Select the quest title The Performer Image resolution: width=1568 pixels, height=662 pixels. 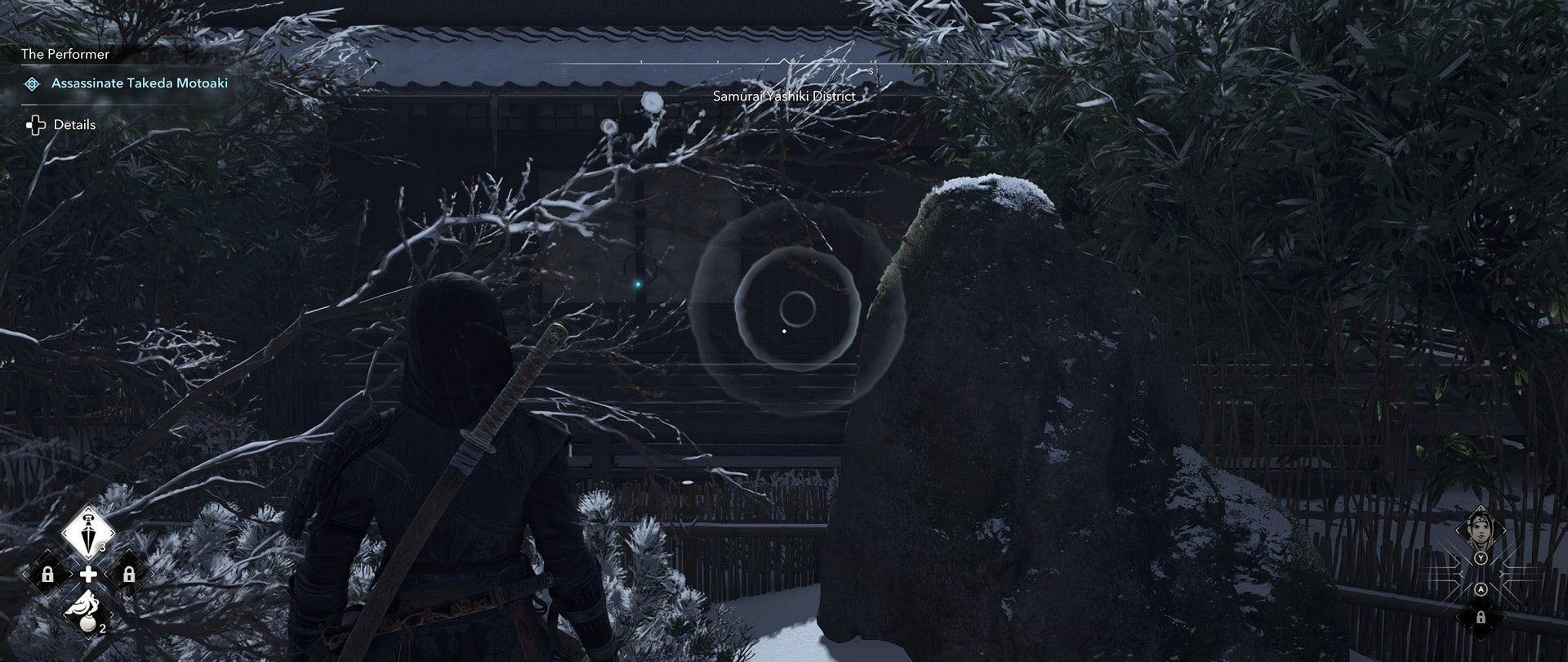[65, 54]
